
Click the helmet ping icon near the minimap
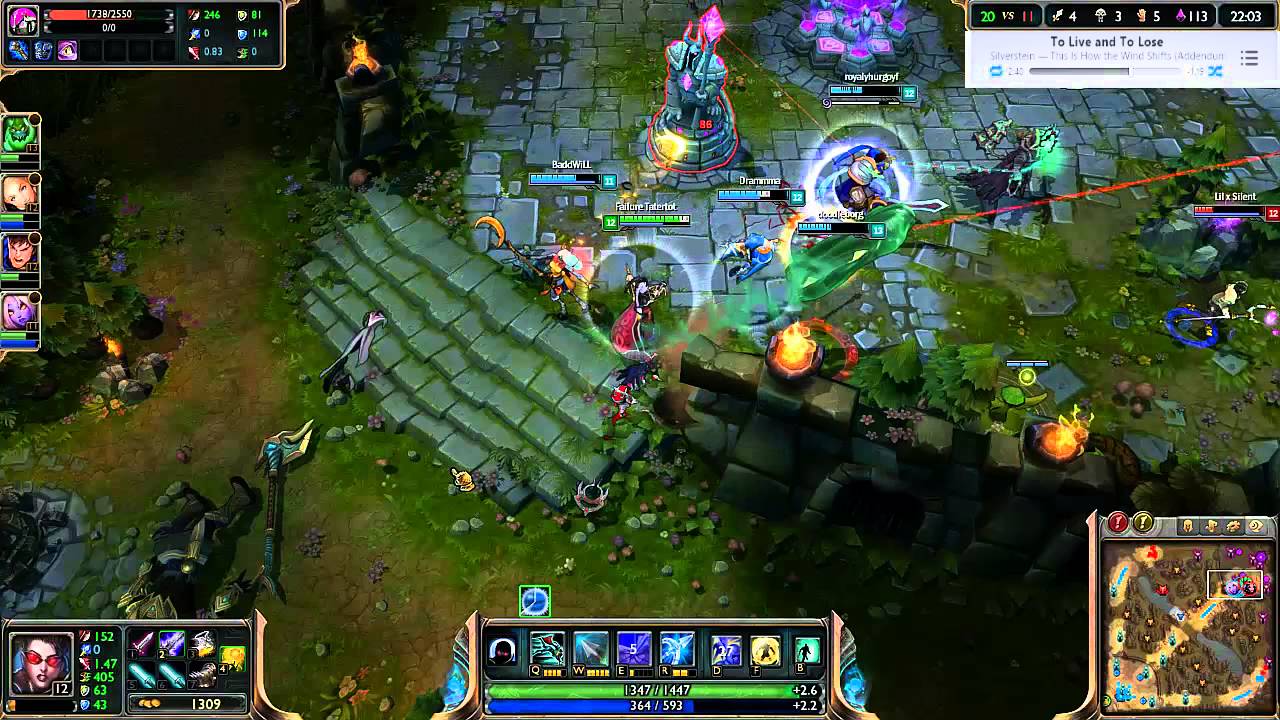[x=1188, y=524]
